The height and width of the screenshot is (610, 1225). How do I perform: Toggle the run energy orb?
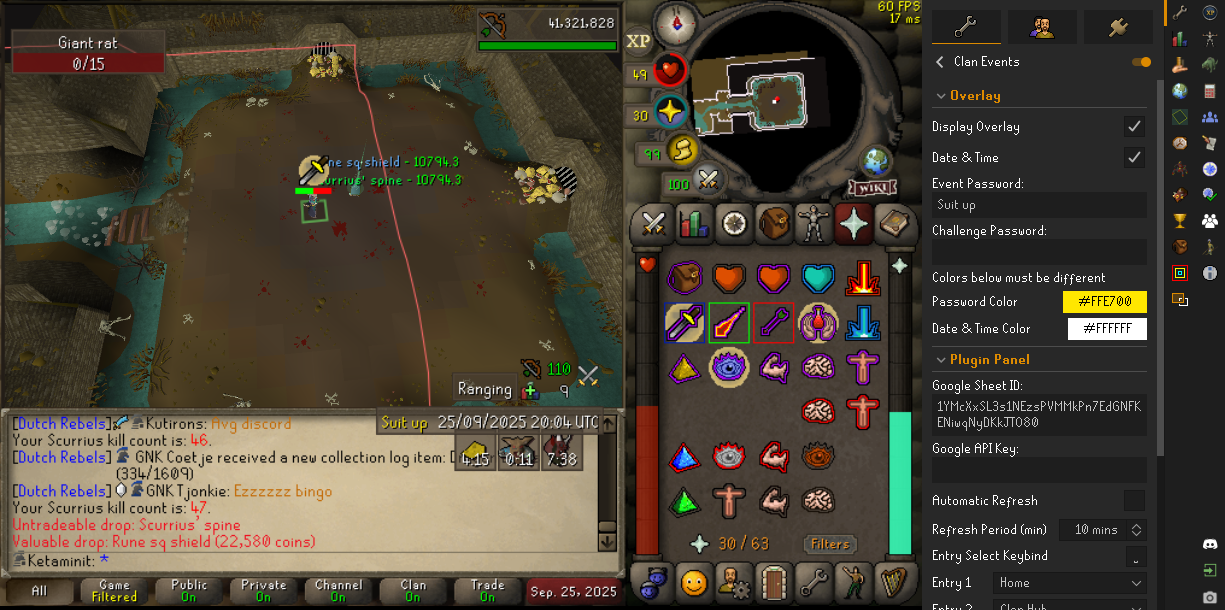[x=682, y=150]
